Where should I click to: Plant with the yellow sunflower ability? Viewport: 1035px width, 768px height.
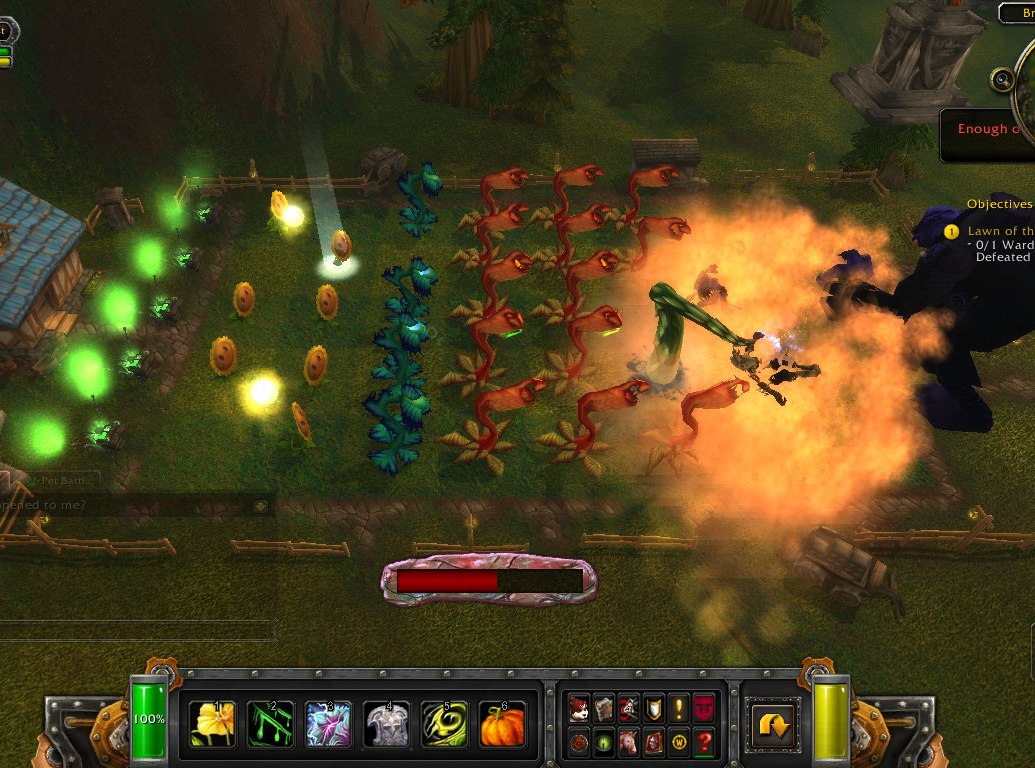(213, 723)
